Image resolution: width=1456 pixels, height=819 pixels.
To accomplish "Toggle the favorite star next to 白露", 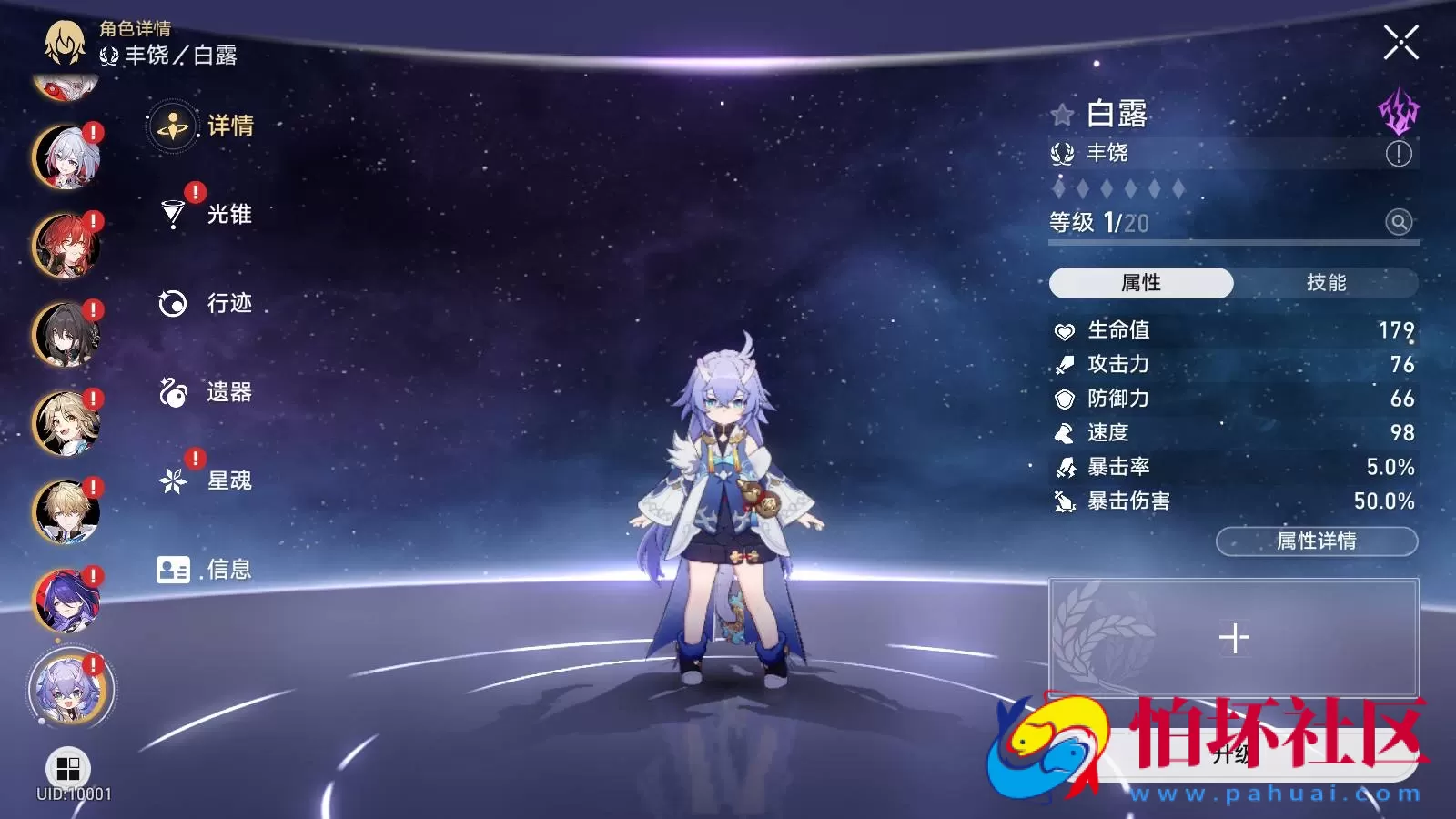I will click(1062, 115).
